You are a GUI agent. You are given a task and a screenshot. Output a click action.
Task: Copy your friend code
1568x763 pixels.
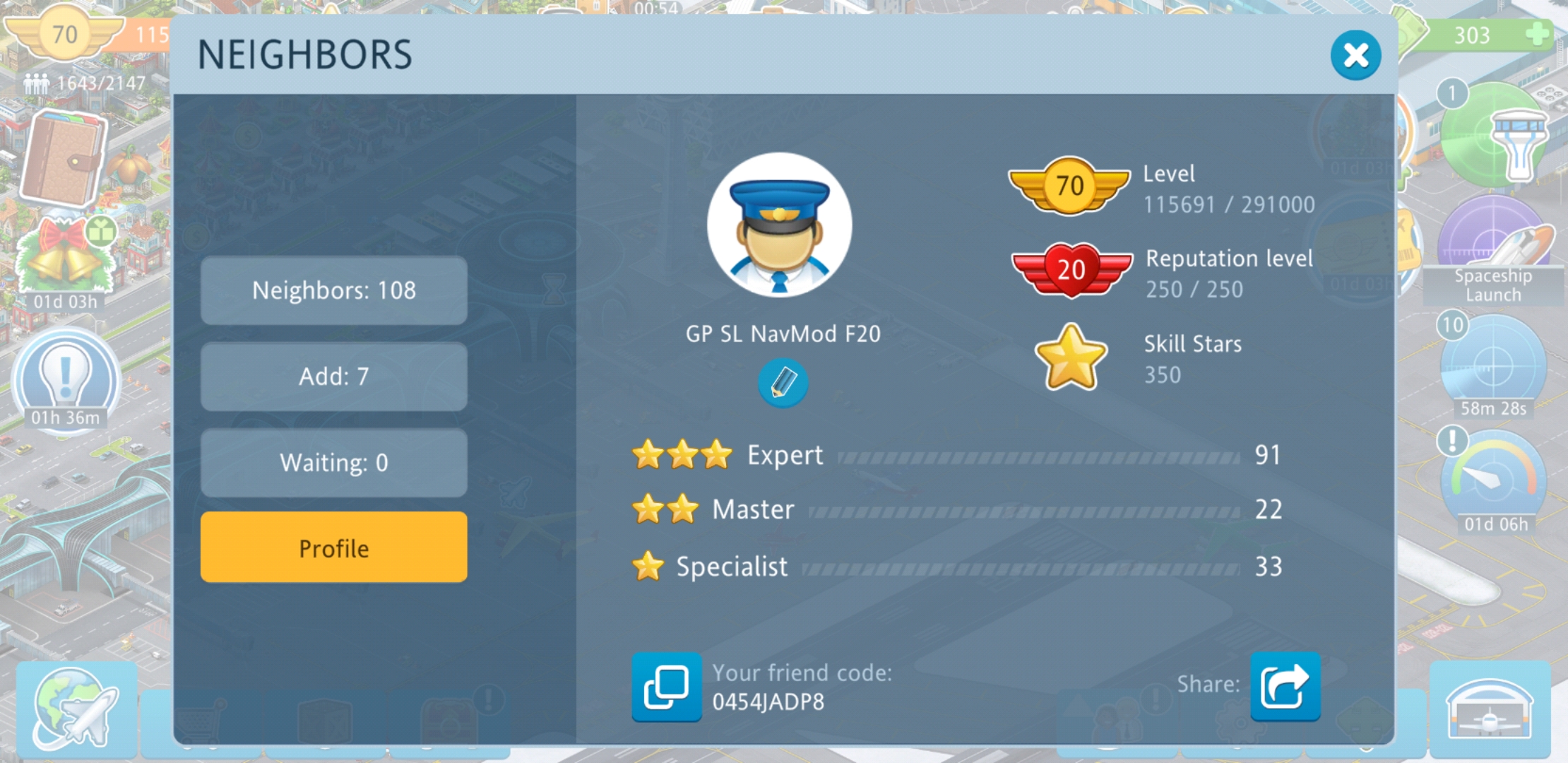click(666, 687)
